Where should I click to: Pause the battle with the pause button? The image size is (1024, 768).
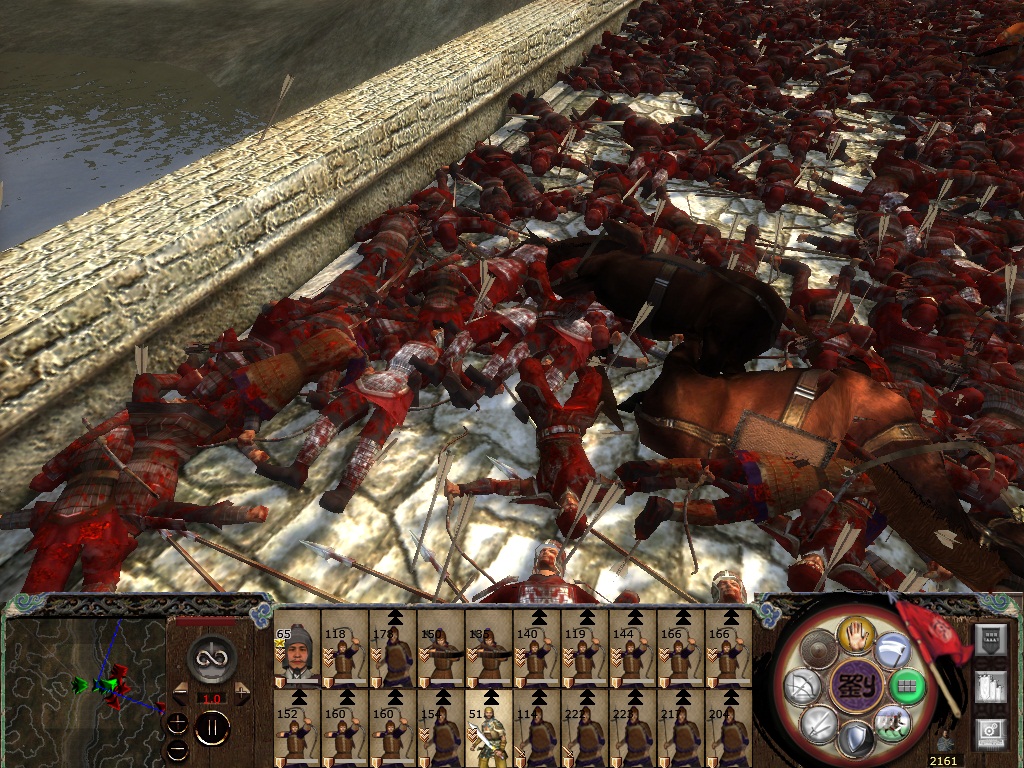point(211,728)
